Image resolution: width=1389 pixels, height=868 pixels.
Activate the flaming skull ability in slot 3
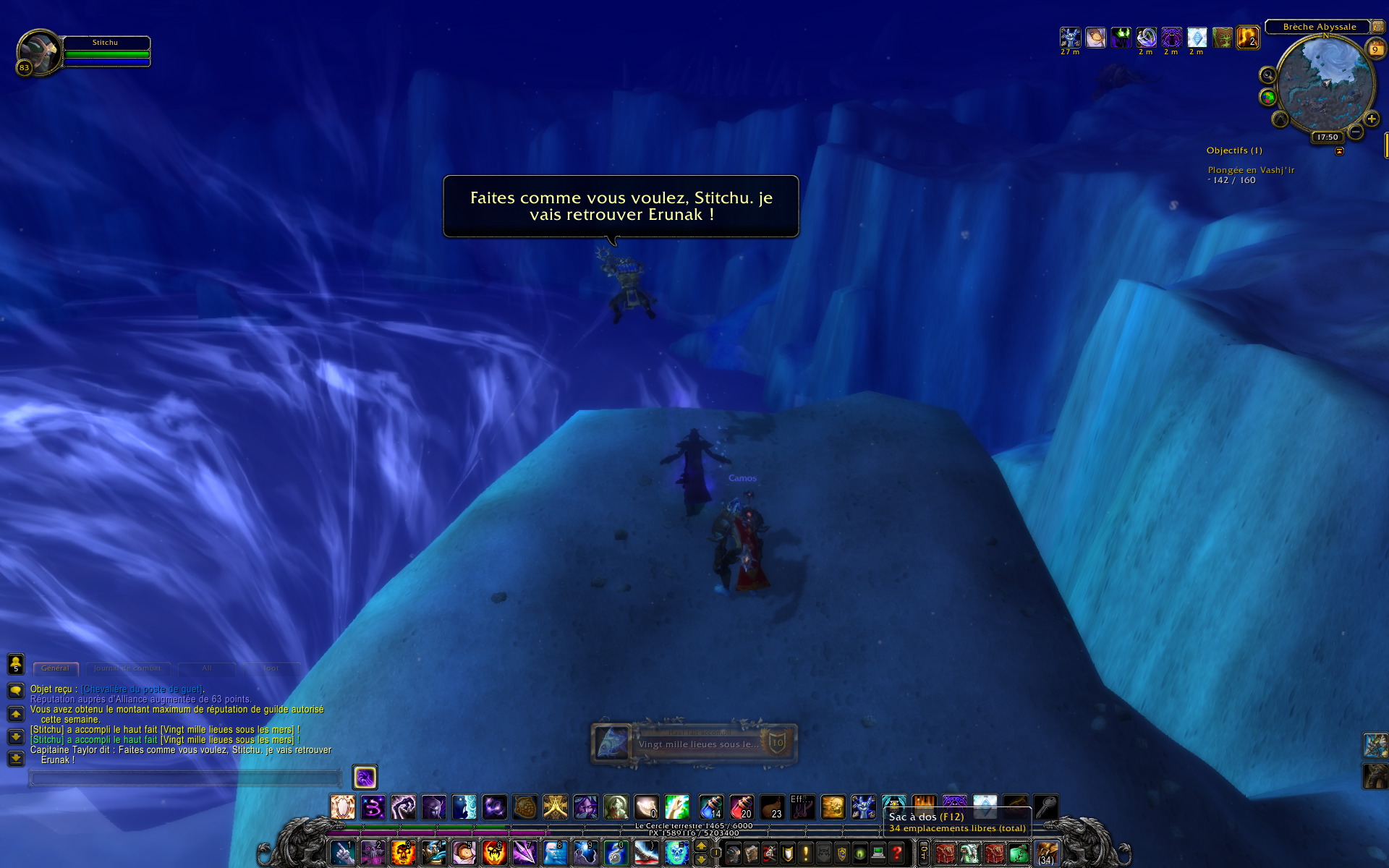pos(403,853)
